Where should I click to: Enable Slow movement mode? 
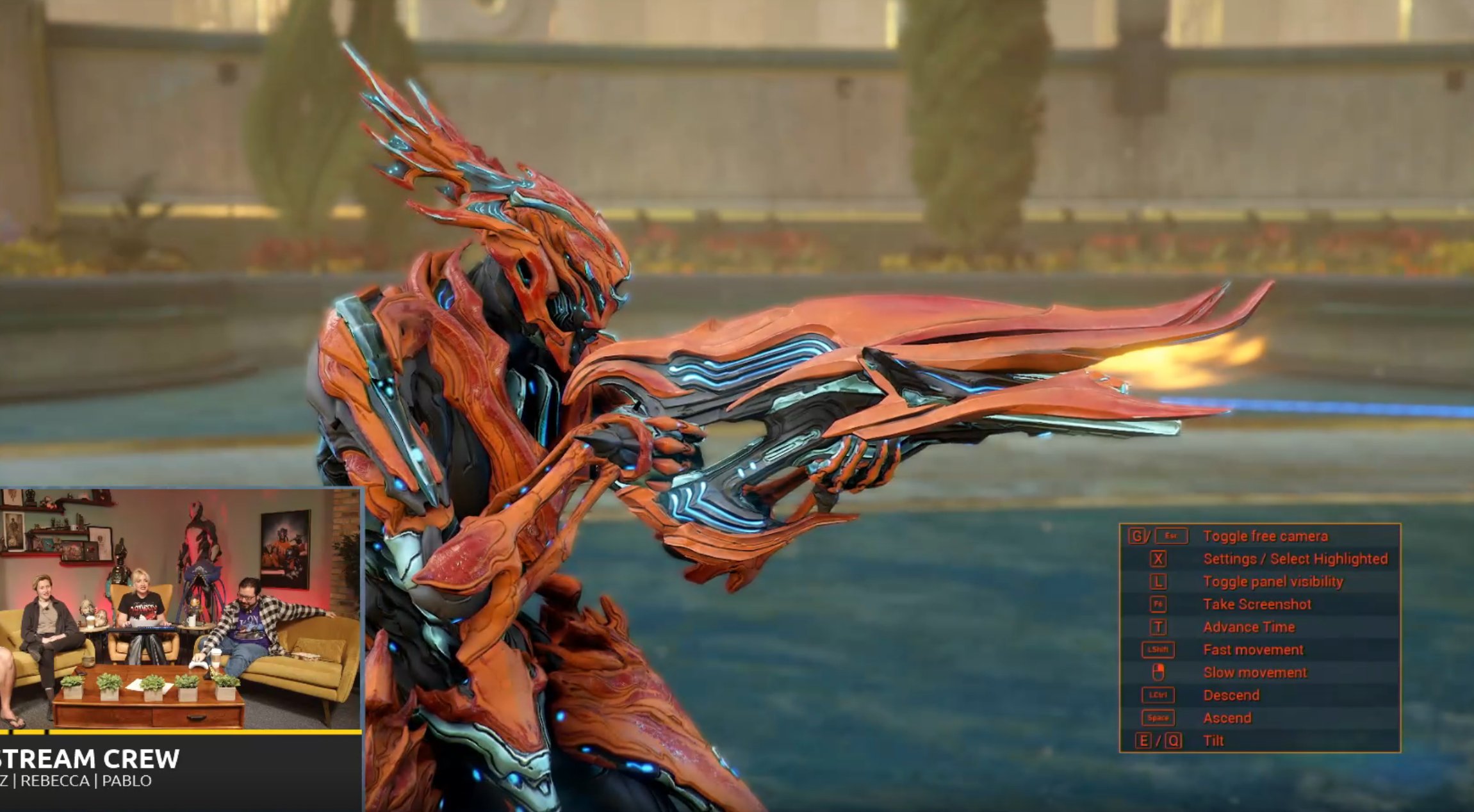pyautogui.click(x=1256, y=672)
